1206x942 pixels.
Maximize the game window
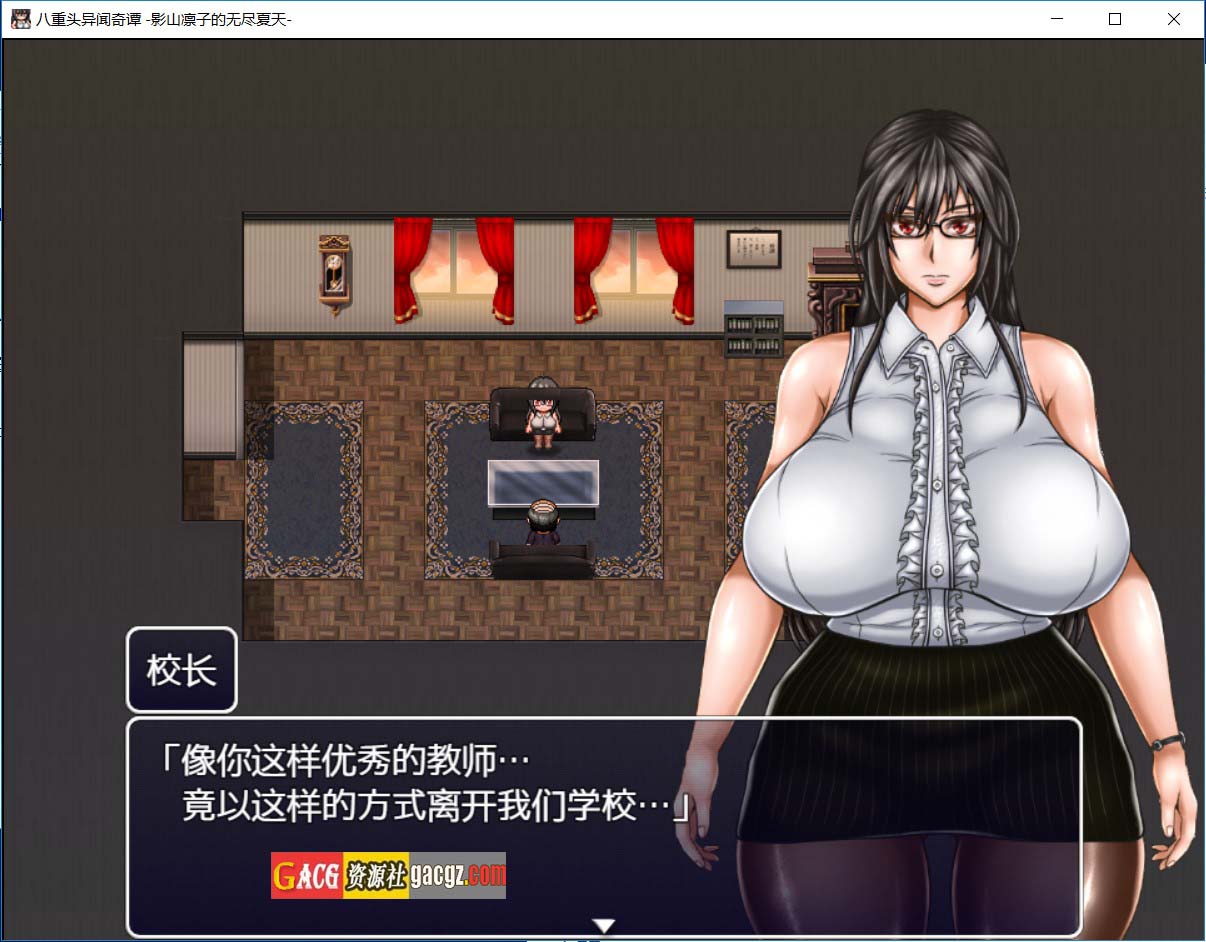(1115, 19)
